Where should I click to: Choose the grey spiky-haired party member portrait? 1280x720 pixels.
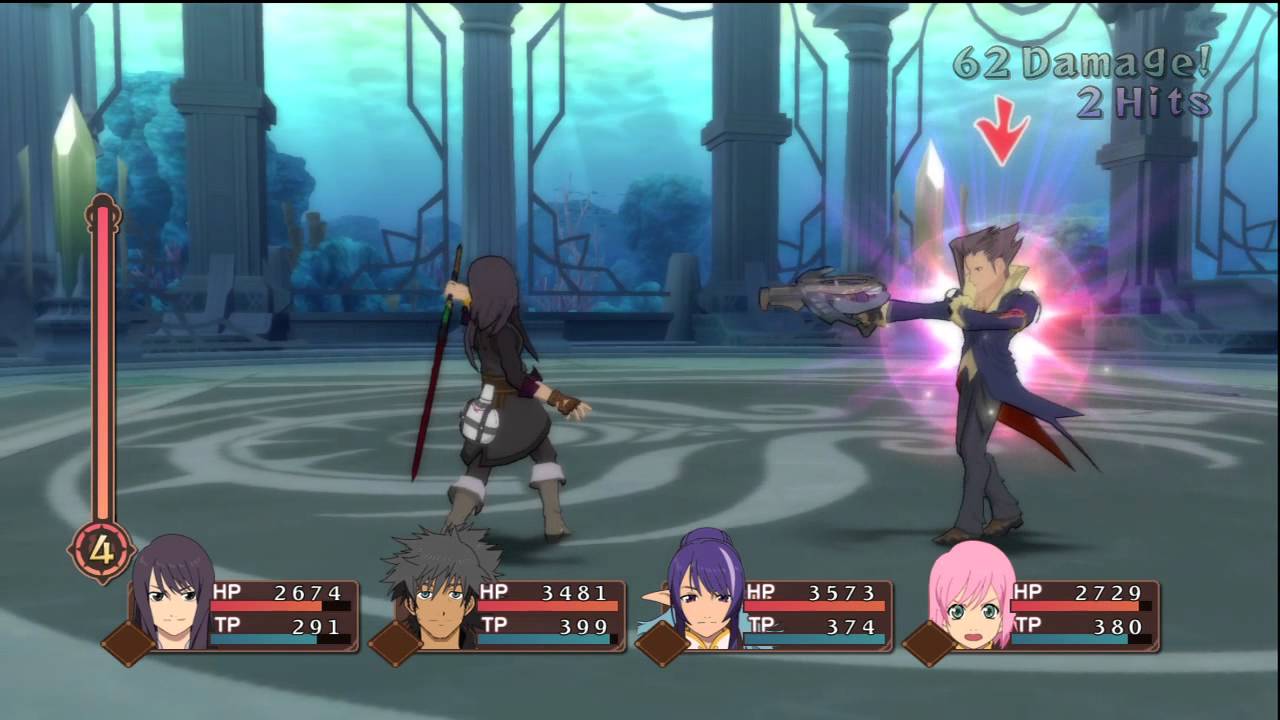click(x=440, y=595)
